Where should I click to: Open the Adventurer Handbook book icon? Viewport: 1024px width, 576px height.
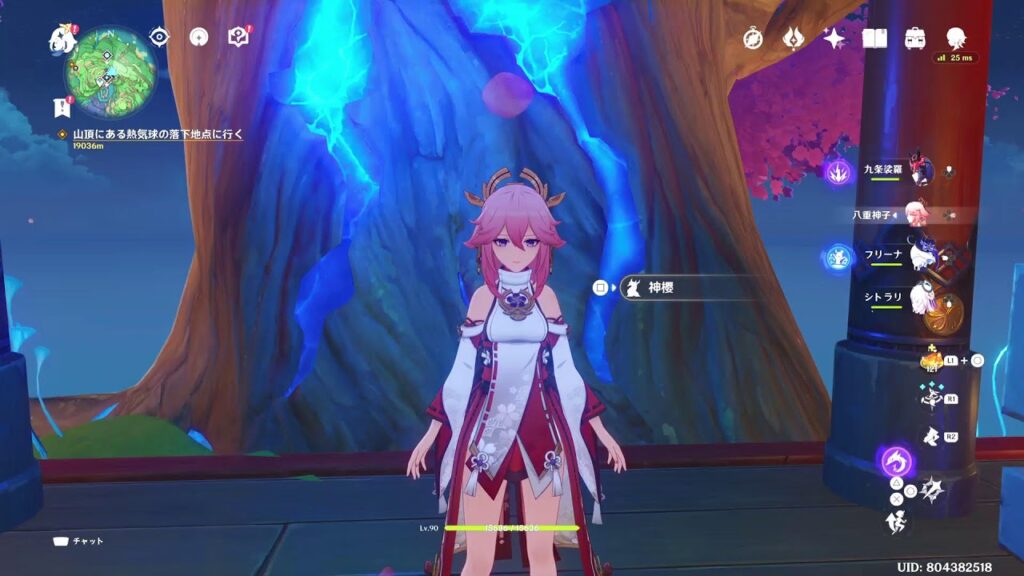(x=875, y=38)
